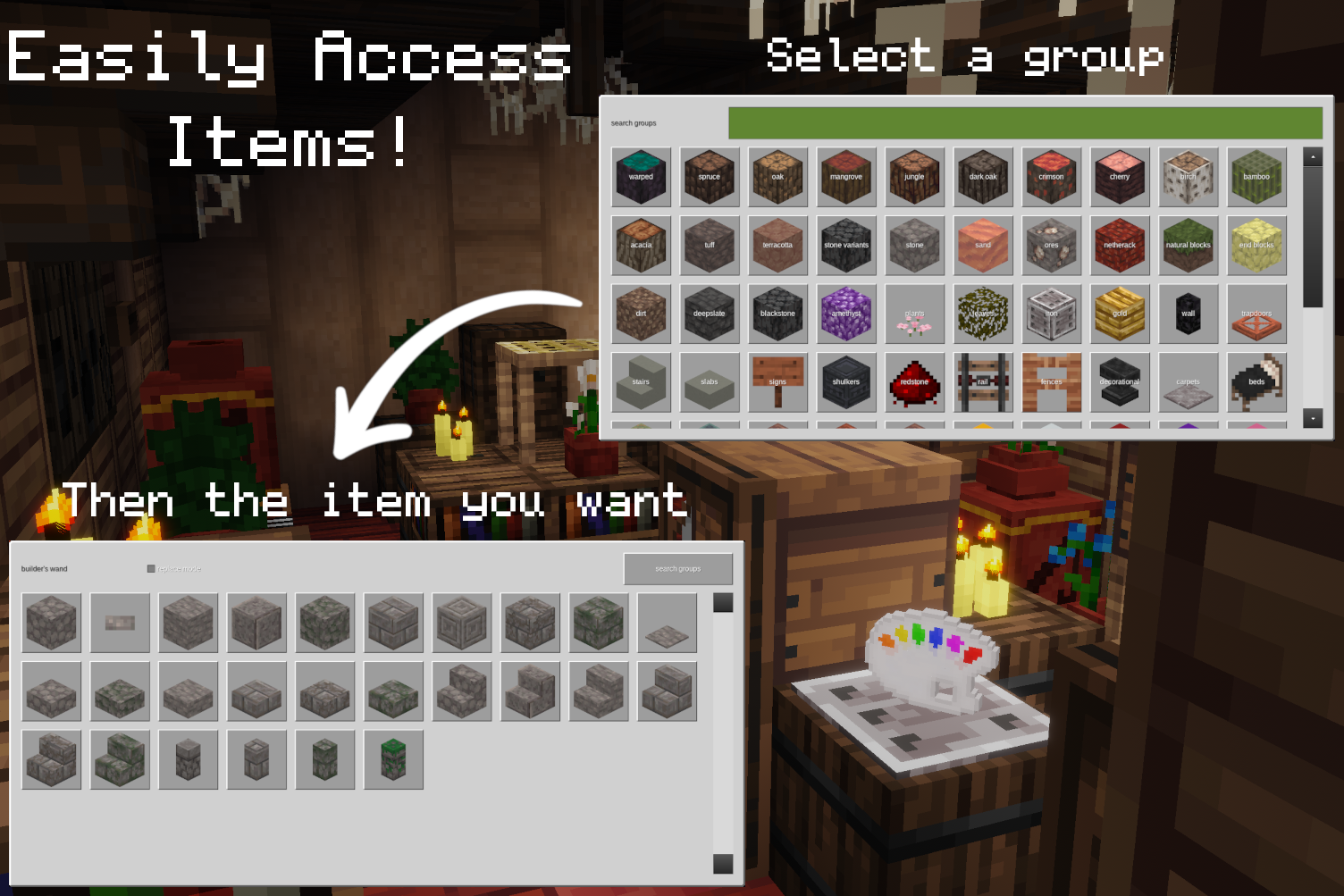The image size is (1344, 896).
Task: Click the group list scroll-up arrow
Action: pyautogui.click(x=1313, y=157)
